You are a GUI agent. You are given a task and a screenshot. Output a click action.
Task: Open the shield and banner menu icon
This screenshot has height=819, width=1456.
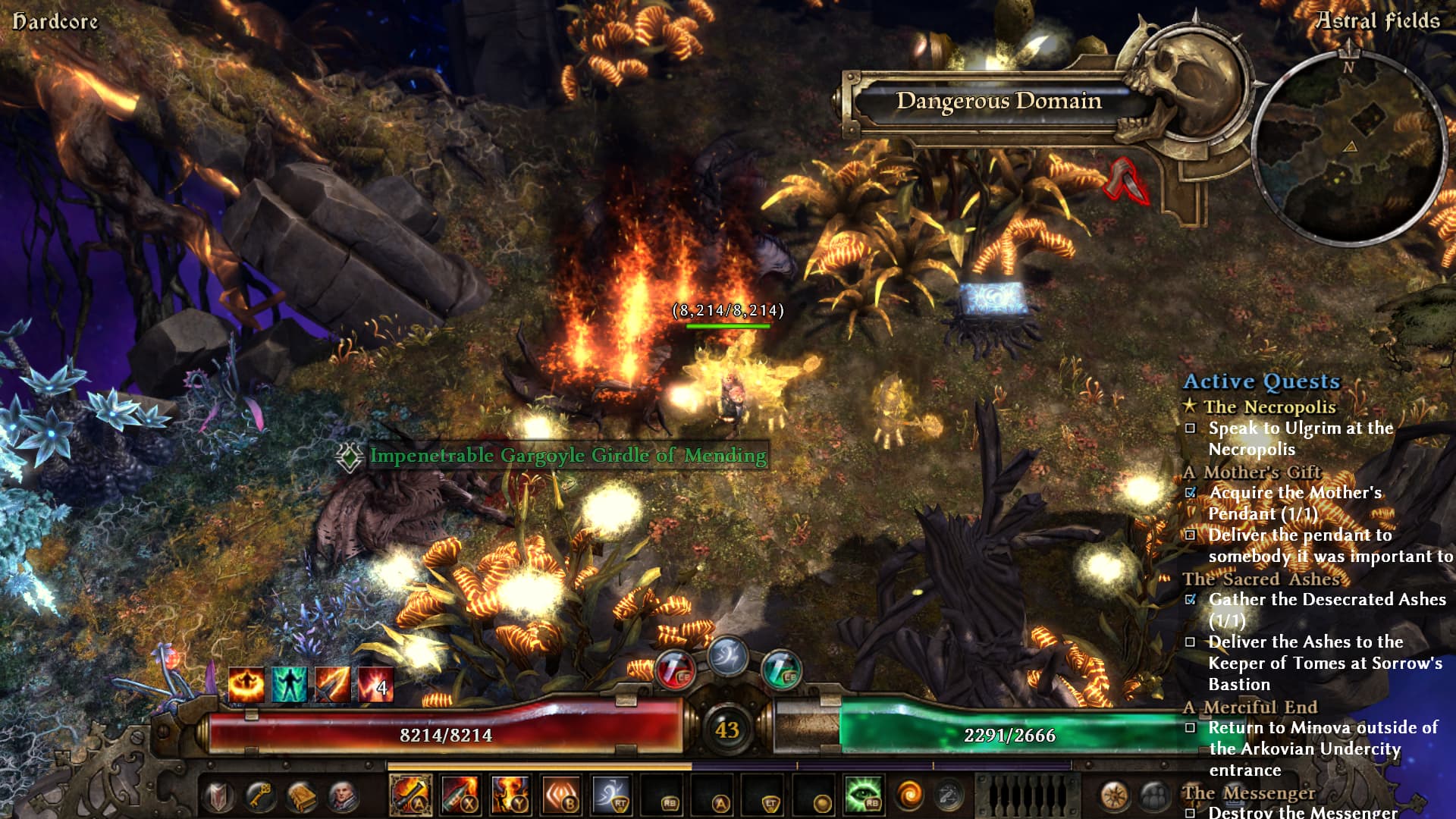point(219,796)
